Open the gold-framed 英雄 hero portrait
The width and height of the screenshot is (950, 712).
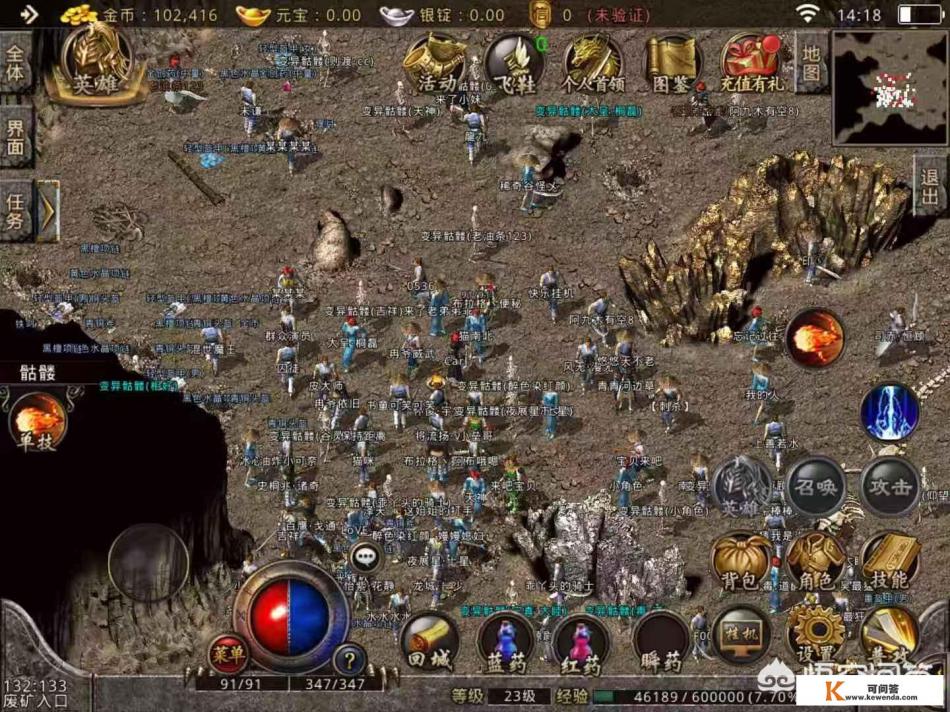click(99, 63)
